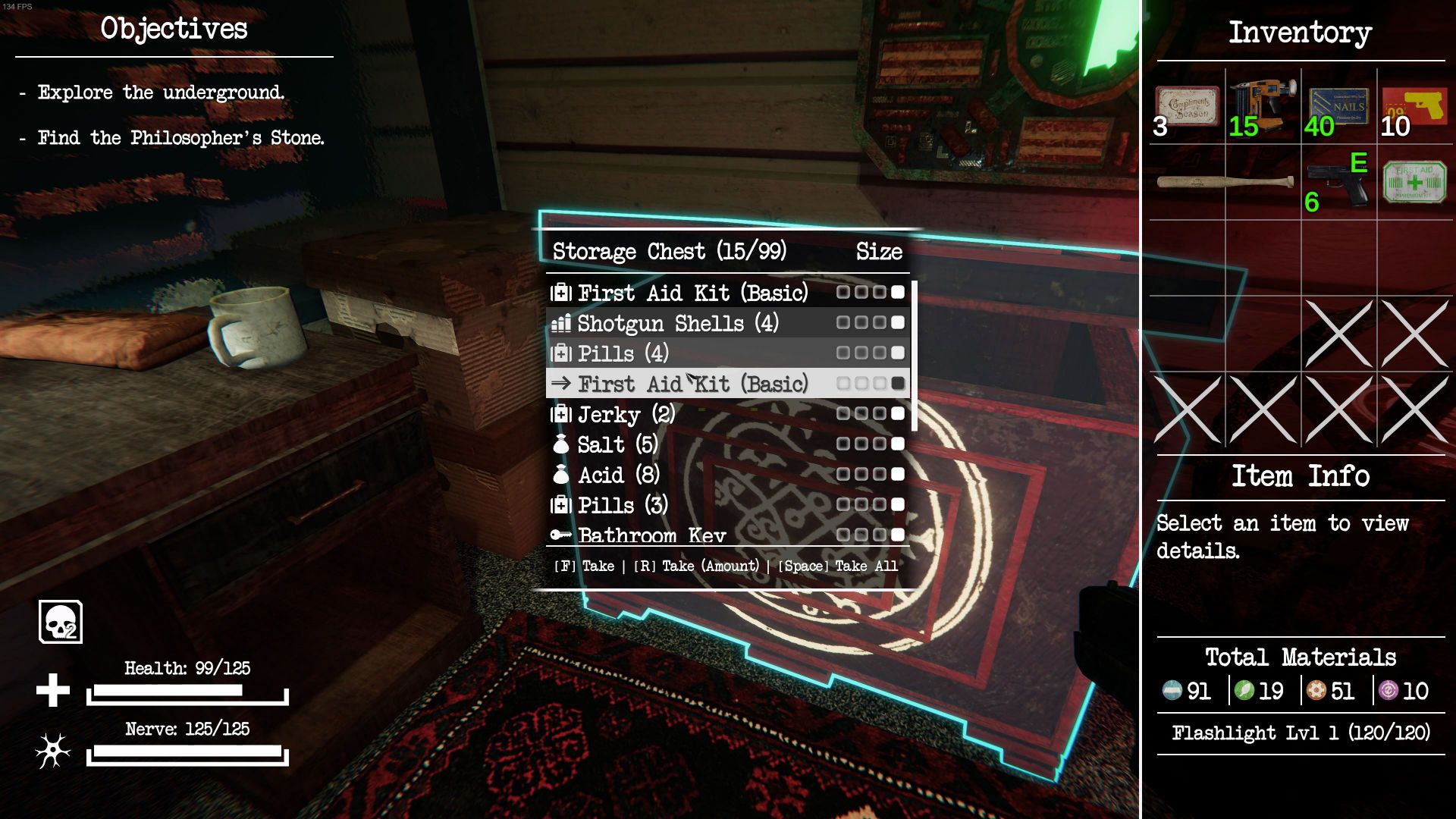Select the tin box inventory slot
The image size is (1456, 819).
1187,107
